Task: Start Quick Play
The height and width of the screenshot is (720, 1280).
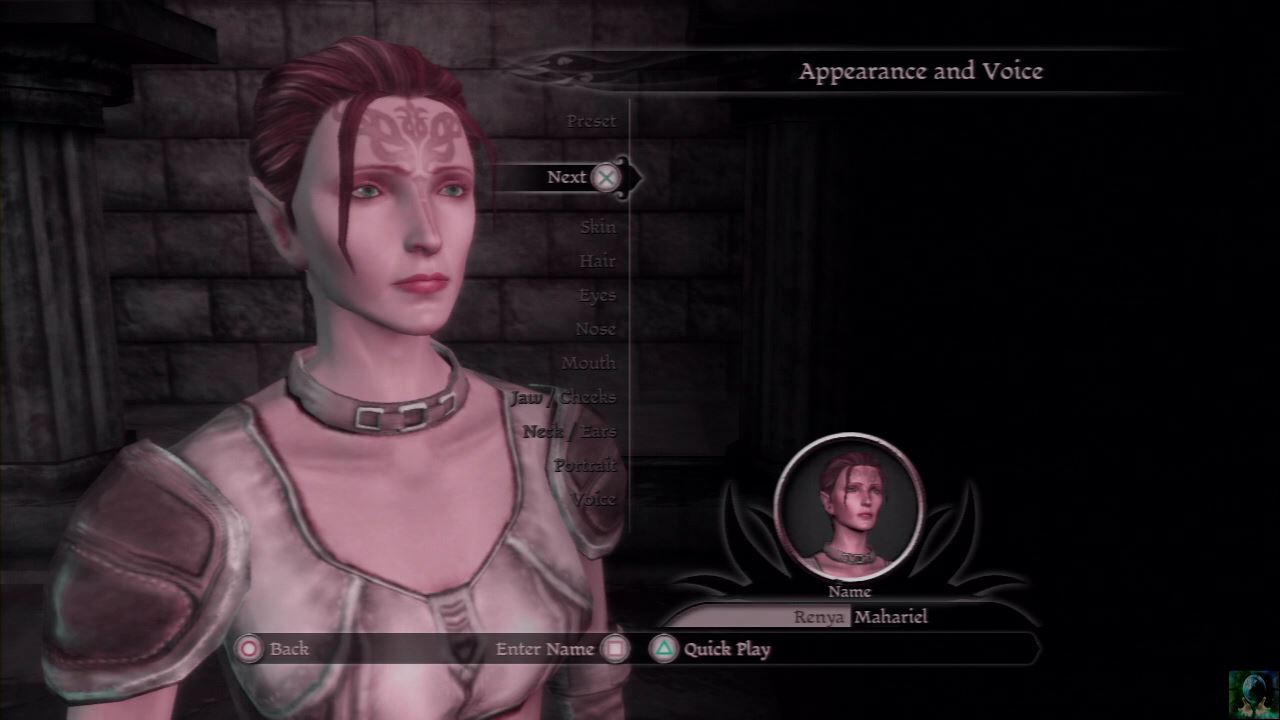Action: click(x=711, y=649)
